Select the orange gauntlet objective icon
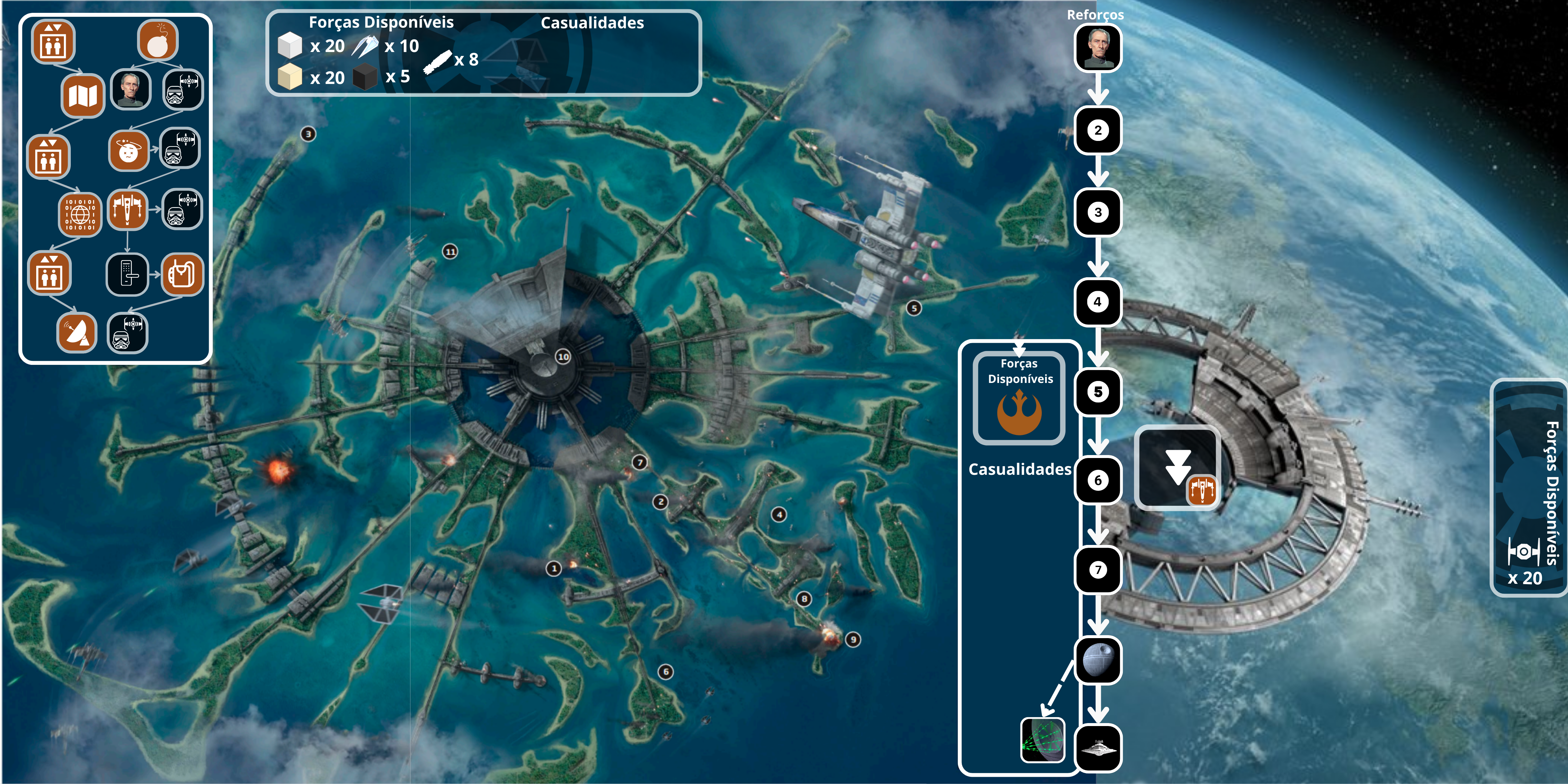This screenshot has height=784, width=1568. 182,274
